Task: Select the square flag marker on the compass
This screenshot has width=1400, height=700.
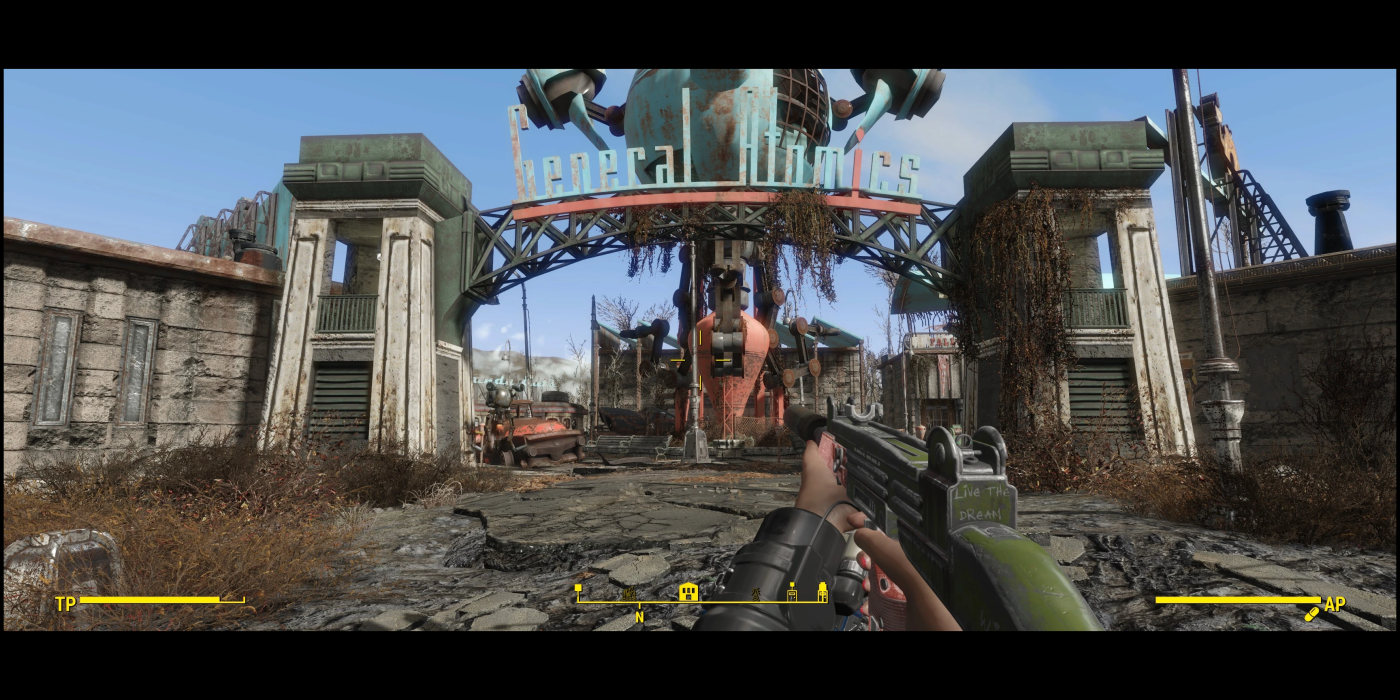Action: pos(578,589)
